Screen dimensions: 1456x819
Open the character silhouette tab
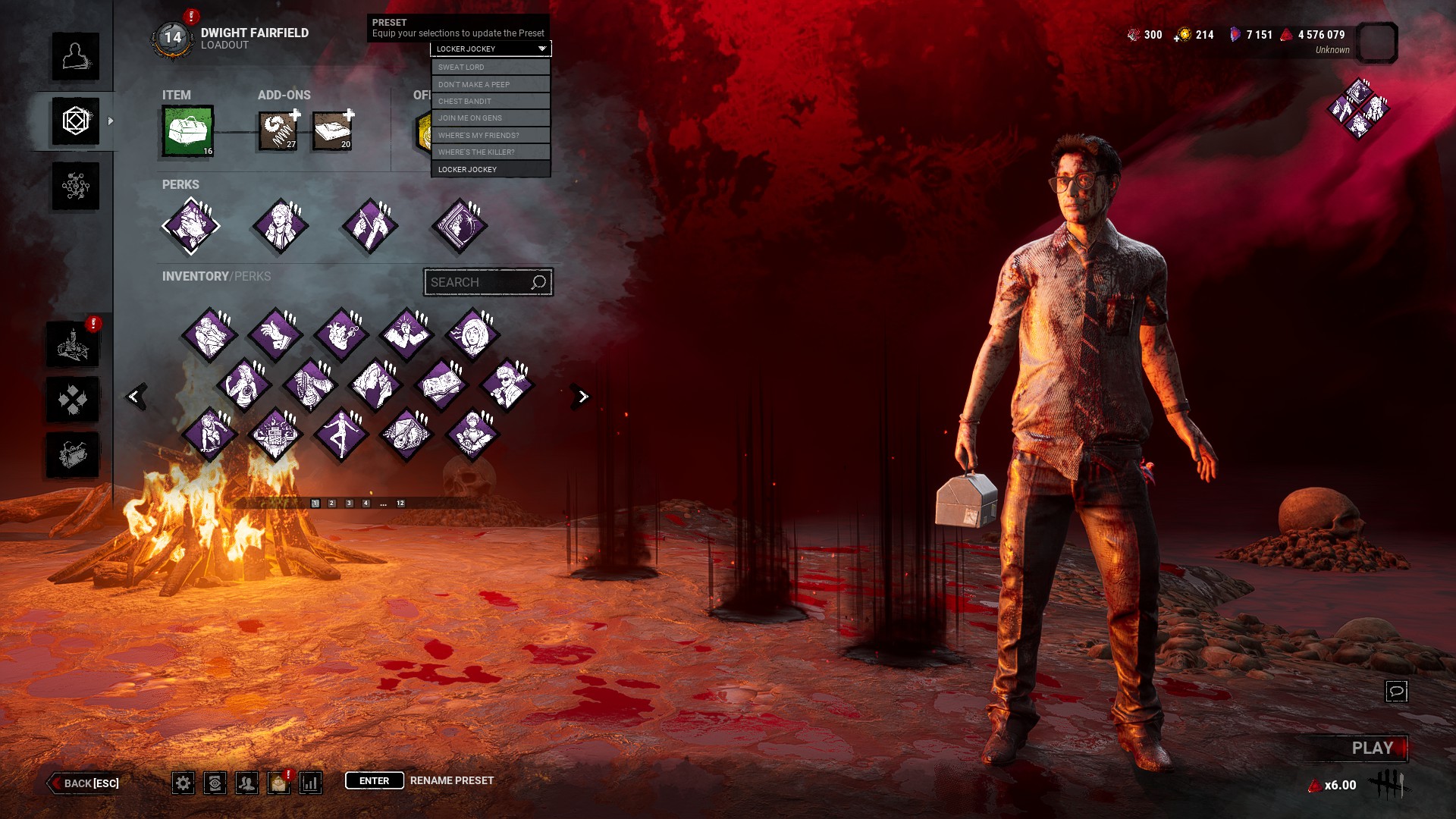click(75, 56)
